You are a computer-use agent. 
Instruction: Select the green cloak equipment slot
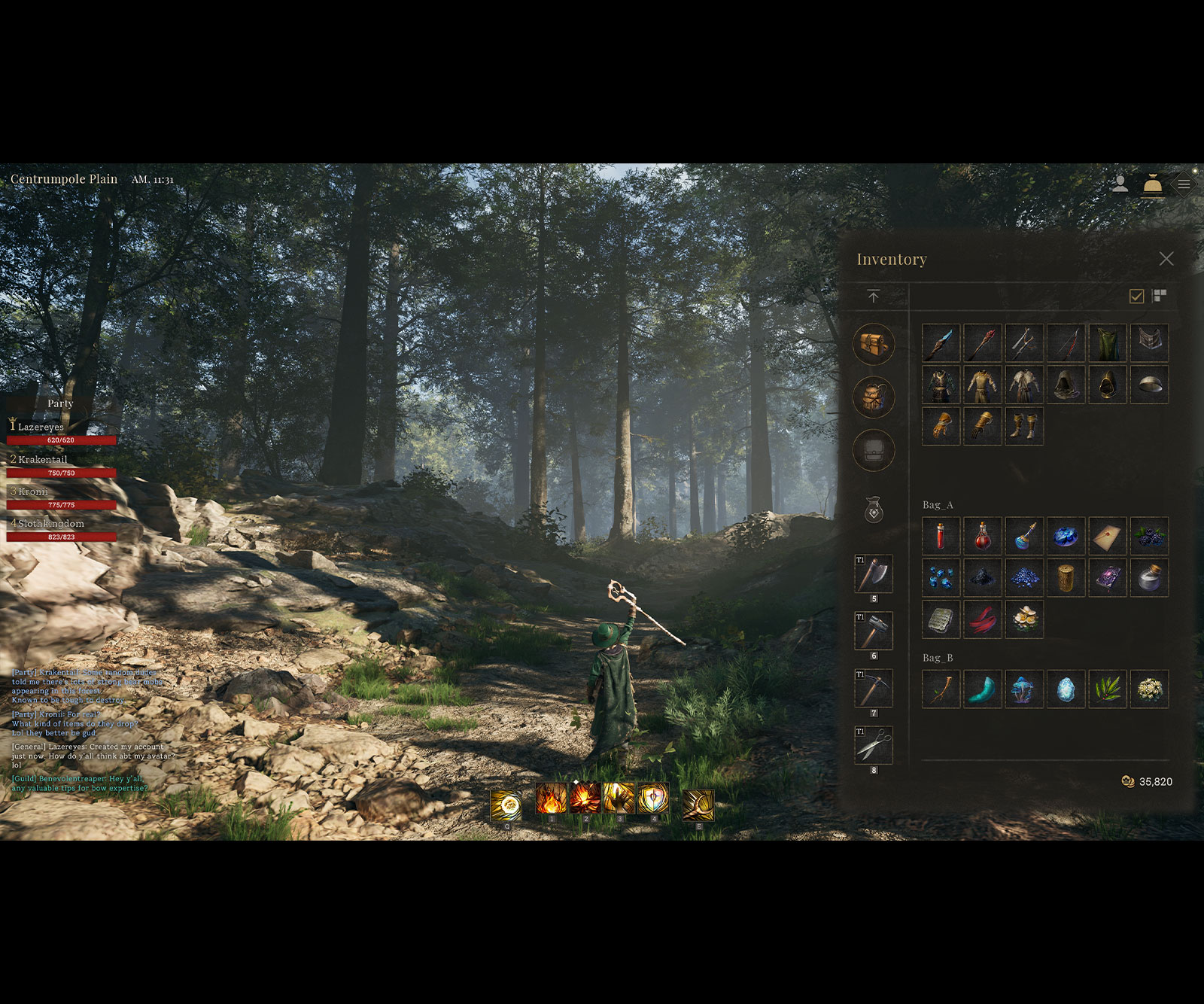pos(1107,343)
